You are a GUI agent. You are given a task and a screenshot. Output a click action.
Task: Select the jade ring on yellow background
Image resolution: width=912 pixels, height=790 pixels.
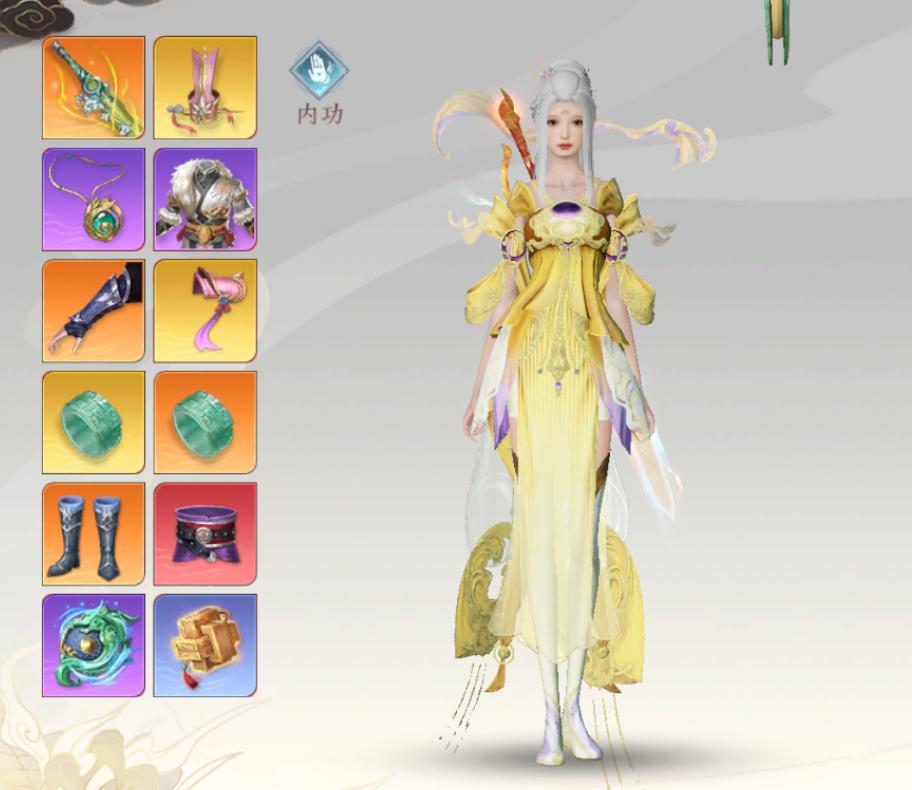pyautogui.click(x=94, y=422)
